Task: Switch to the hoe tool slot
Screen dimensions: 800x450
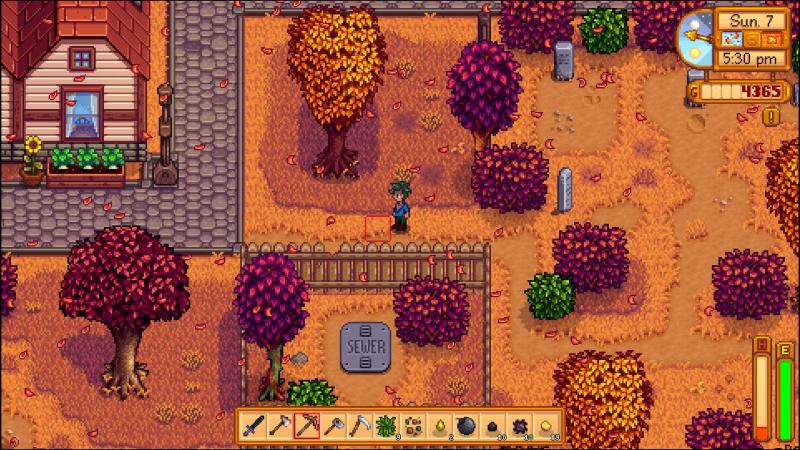Action: (333, 425)
